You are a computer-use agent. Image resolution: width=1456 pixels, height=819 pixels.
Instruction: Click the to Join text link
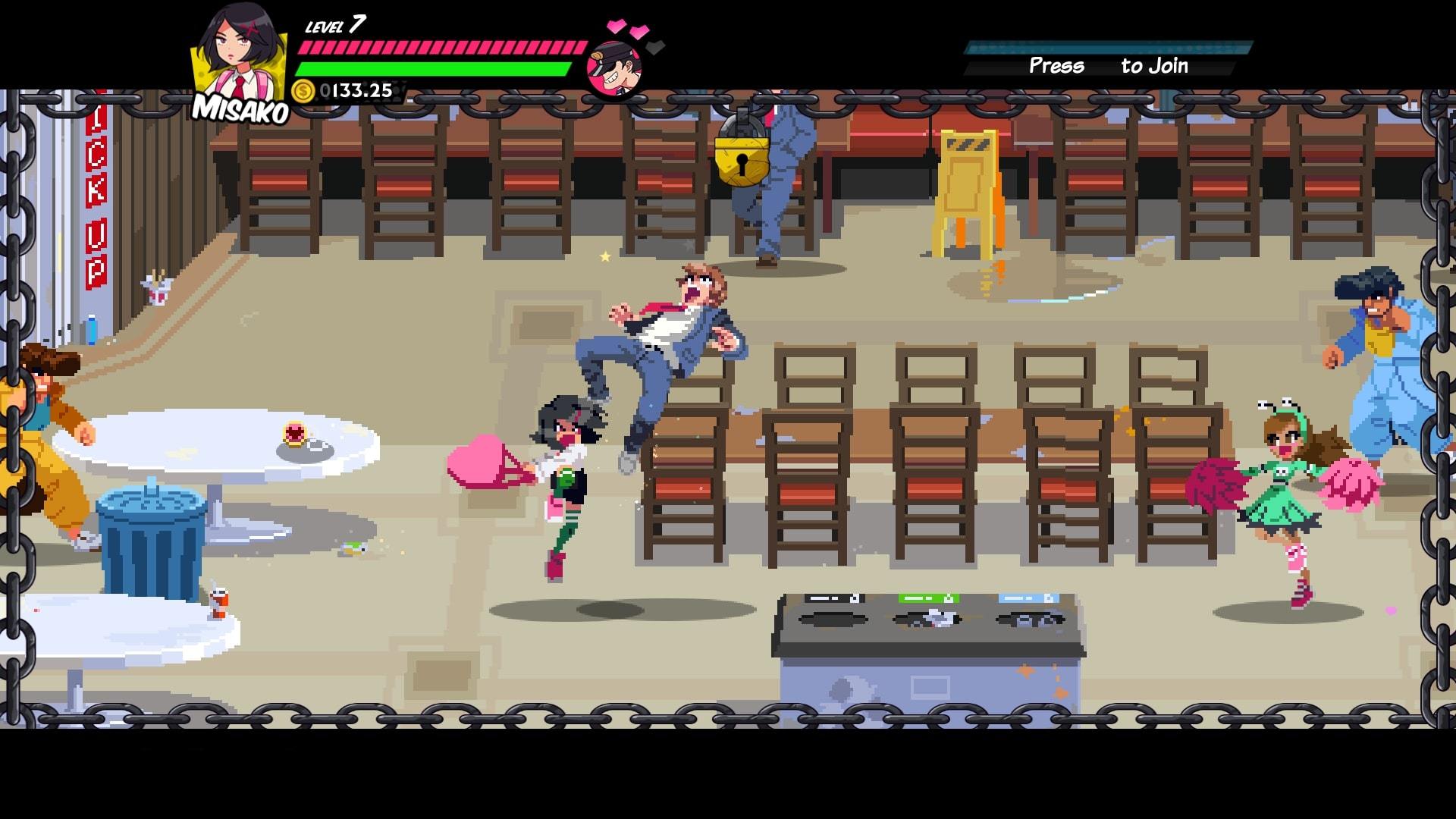pyautogui.click(x=1154, y=67)
